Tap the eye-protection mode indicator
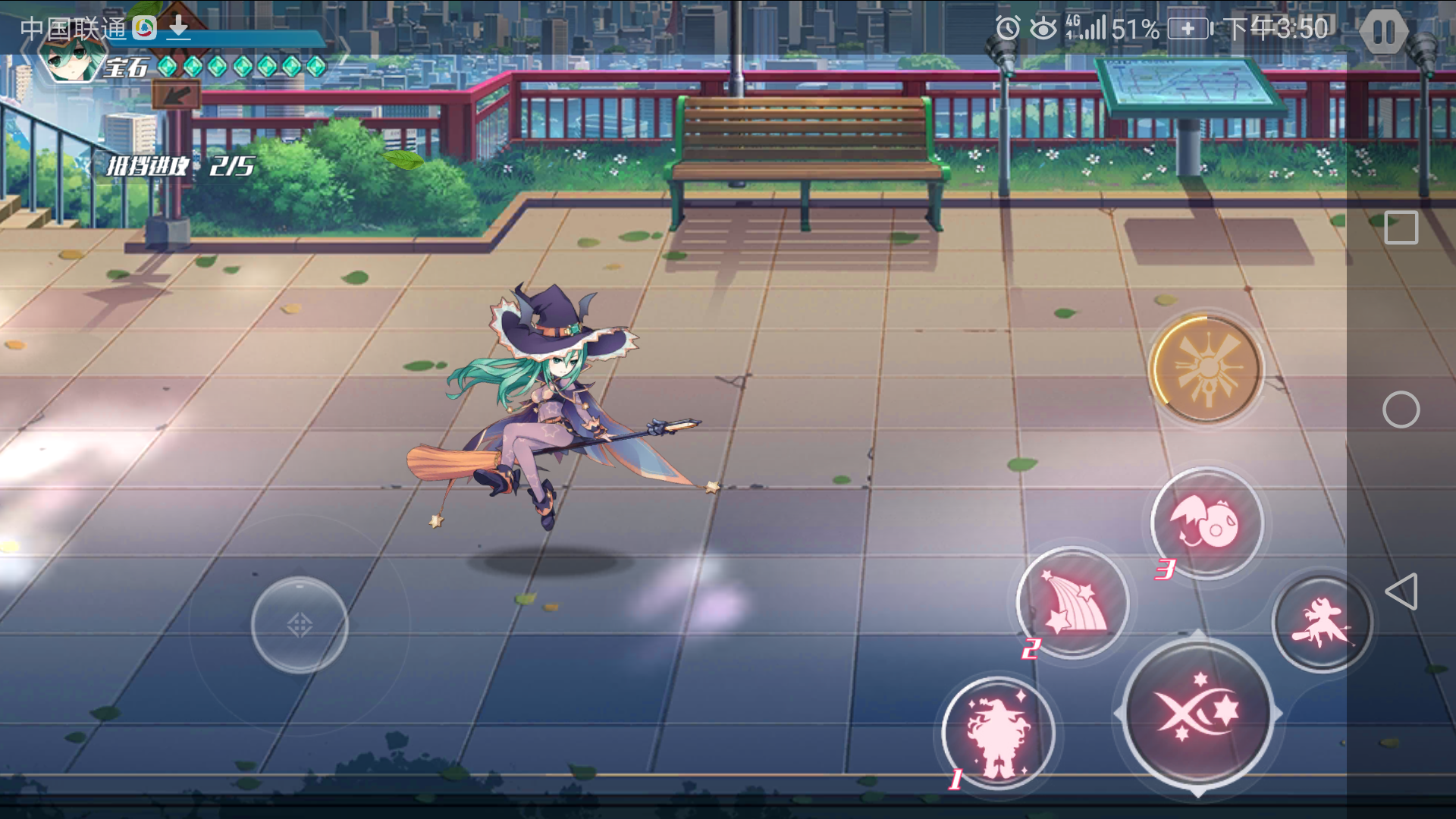Screen dimensions: 1456x819 click(x=1043, y=28)
